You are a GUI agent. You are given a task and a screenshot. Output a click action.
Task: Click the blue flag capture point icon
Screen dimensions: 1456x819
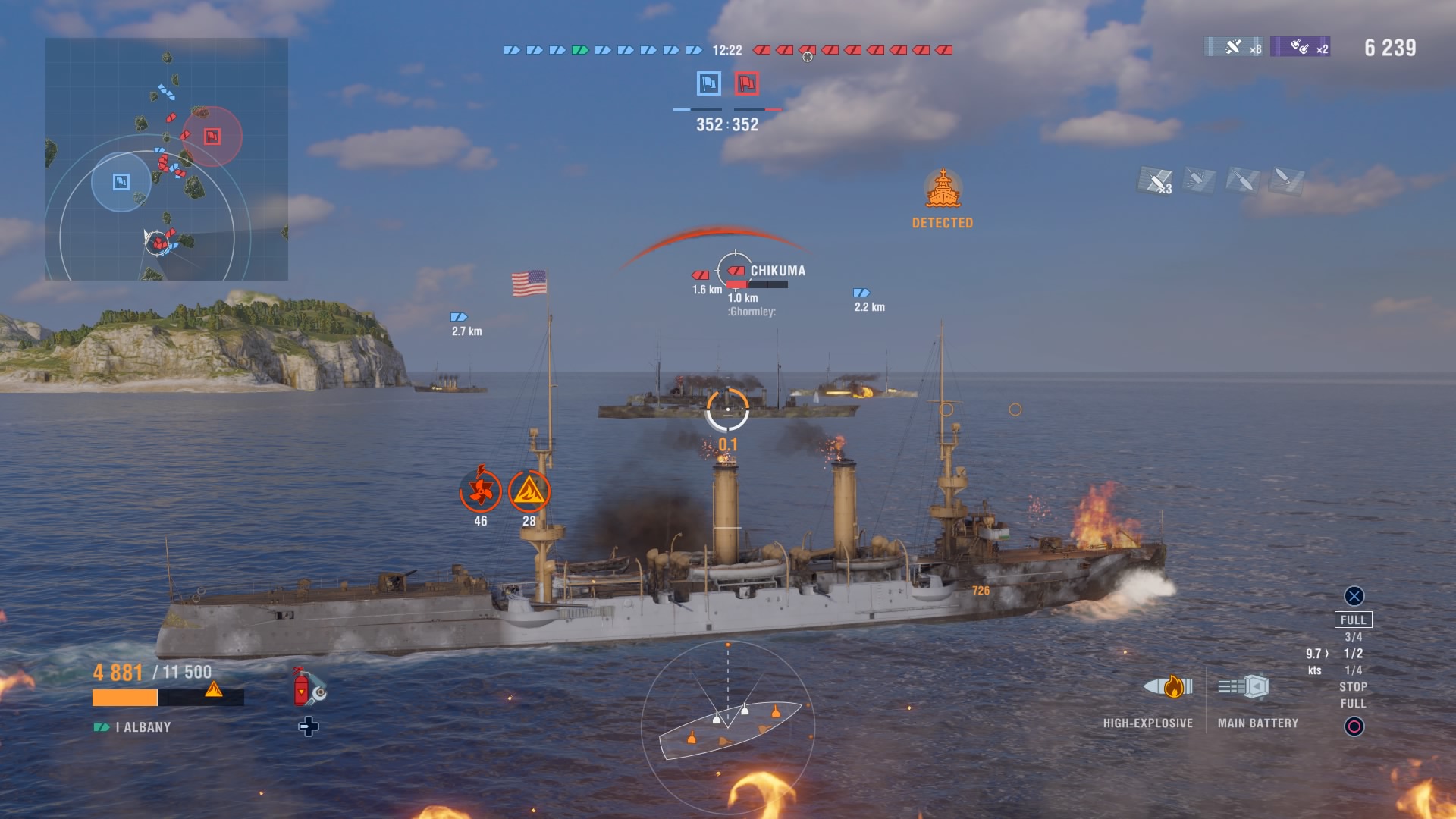(708, 83)
